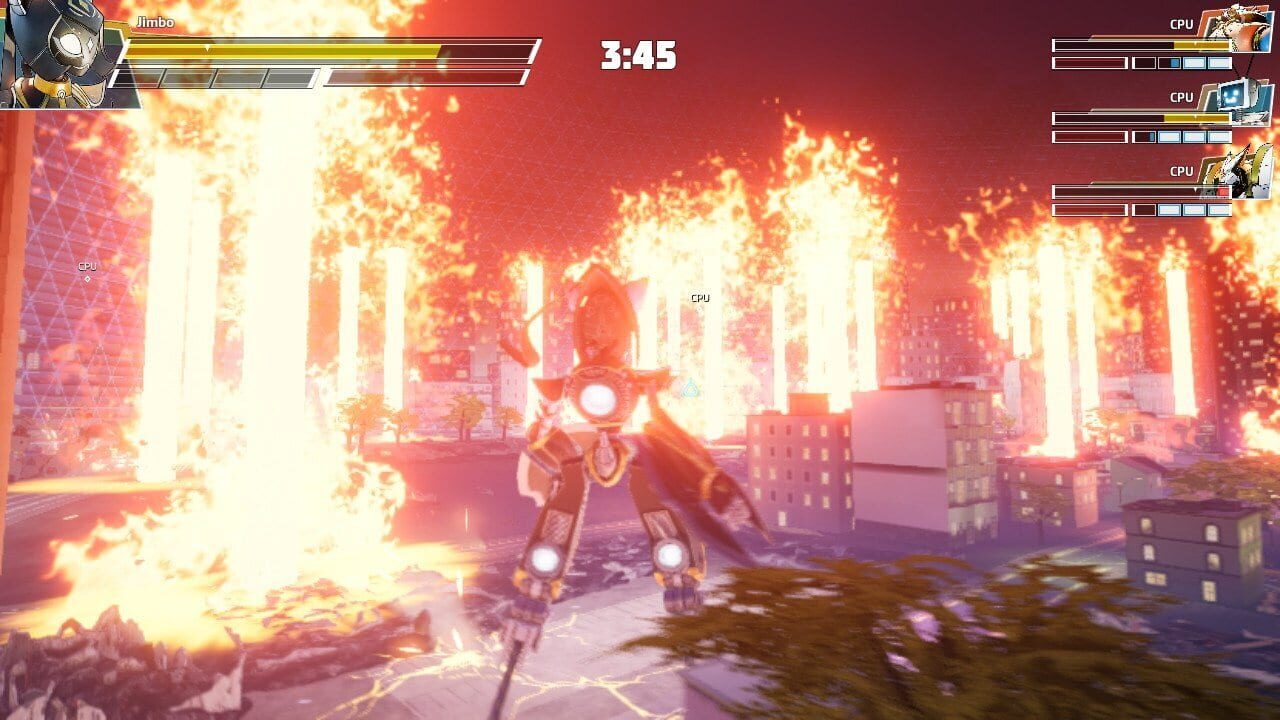Click Jimbo's segmented energy meter

(220, 76)
